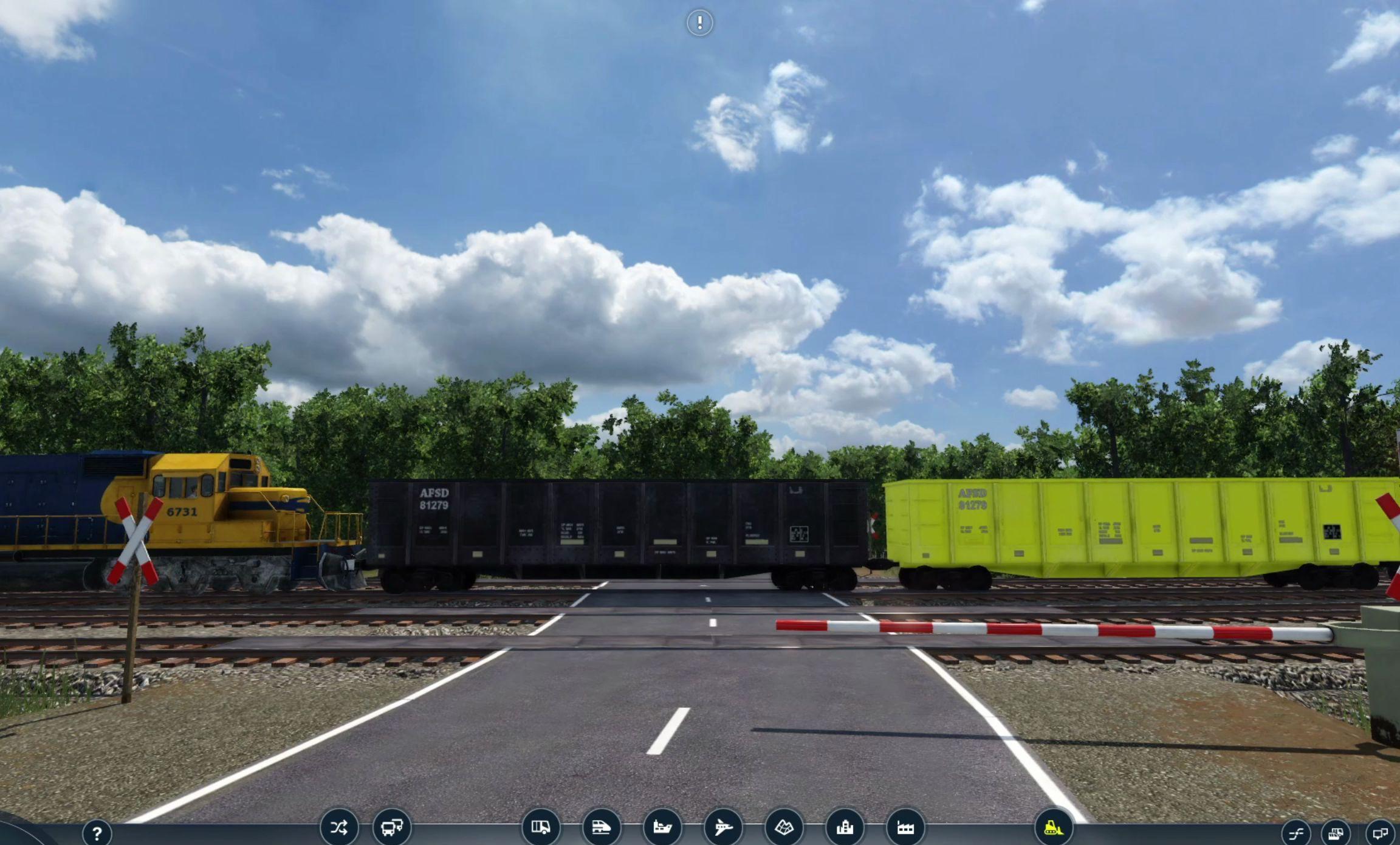This screenshot has height=845, width=1400.
Task: Toggle the yellow bulldozer tool
Action: tap(1054, 827)
